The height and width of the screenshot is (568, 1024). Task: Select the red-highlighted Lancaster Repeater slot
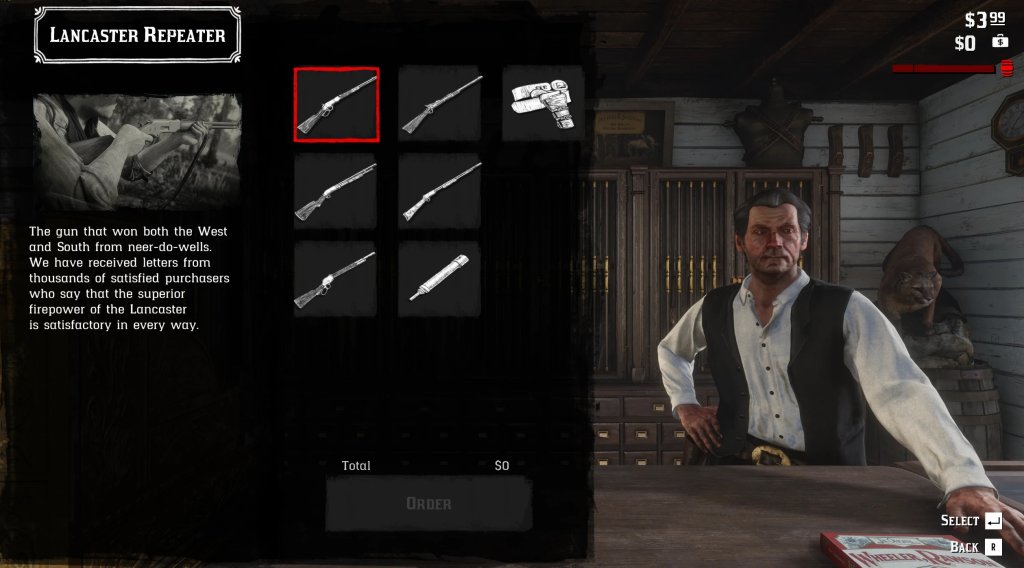coord(336,104)
